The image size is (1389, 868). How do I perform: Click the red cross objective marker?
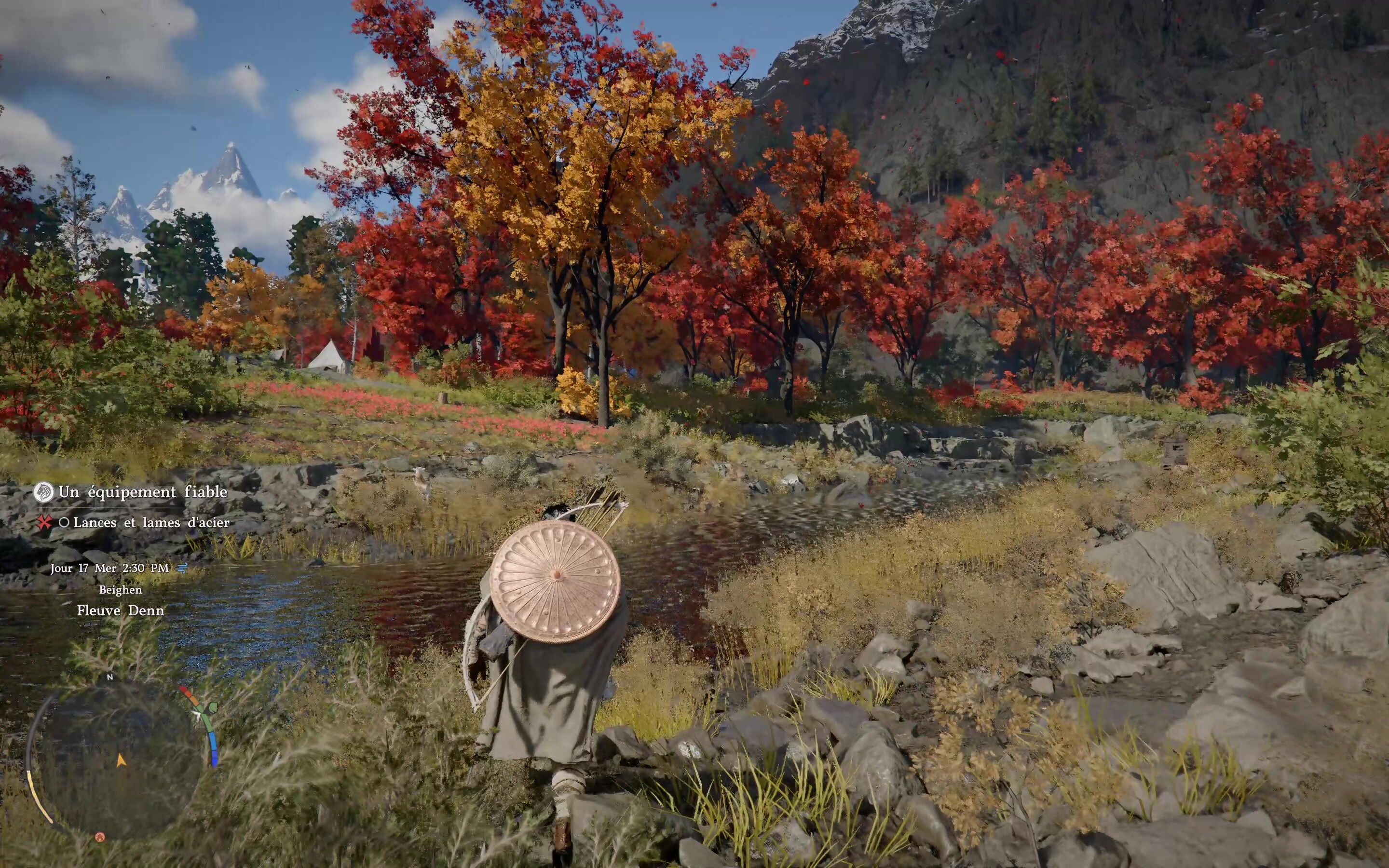(44, 522)
